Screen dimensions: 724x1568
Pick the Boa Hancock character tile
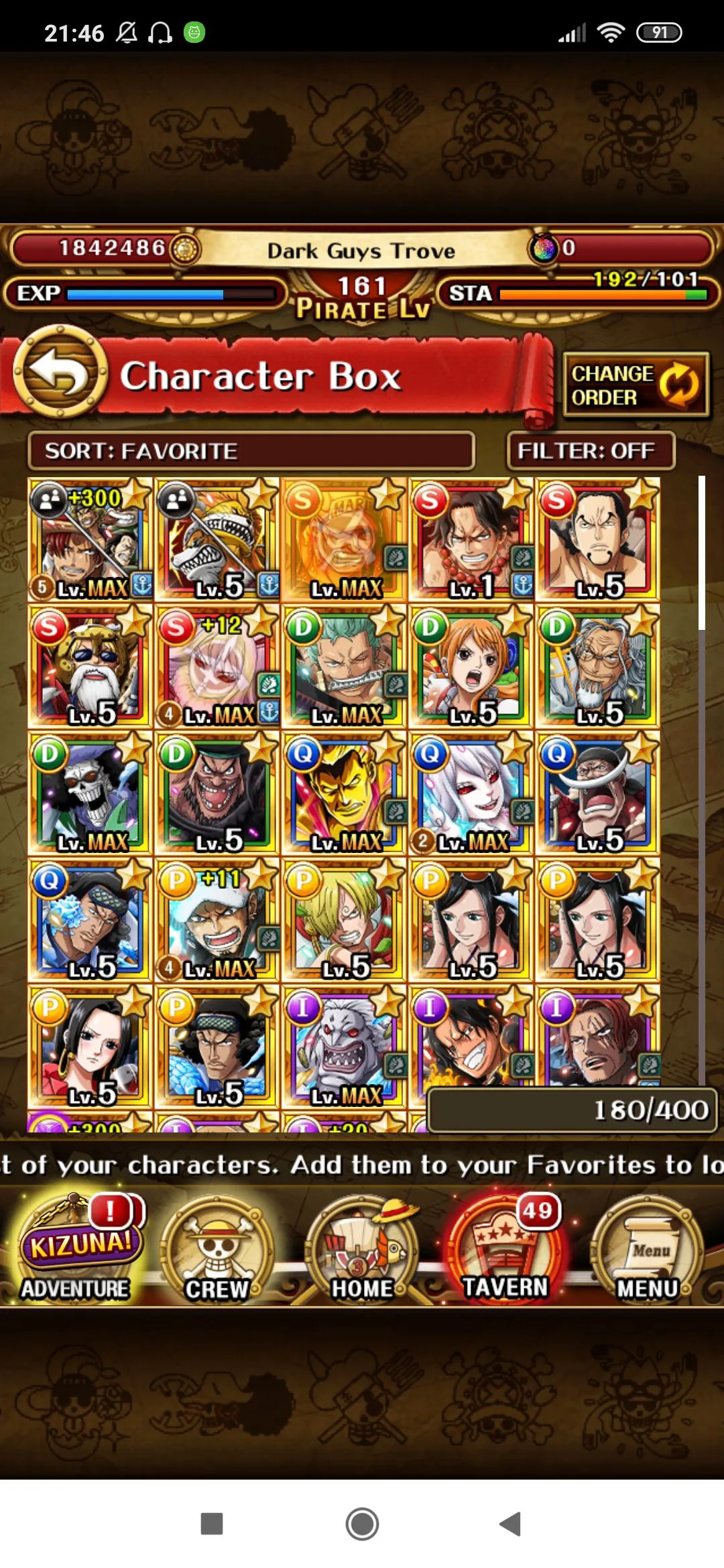[x=90, y=1046]
